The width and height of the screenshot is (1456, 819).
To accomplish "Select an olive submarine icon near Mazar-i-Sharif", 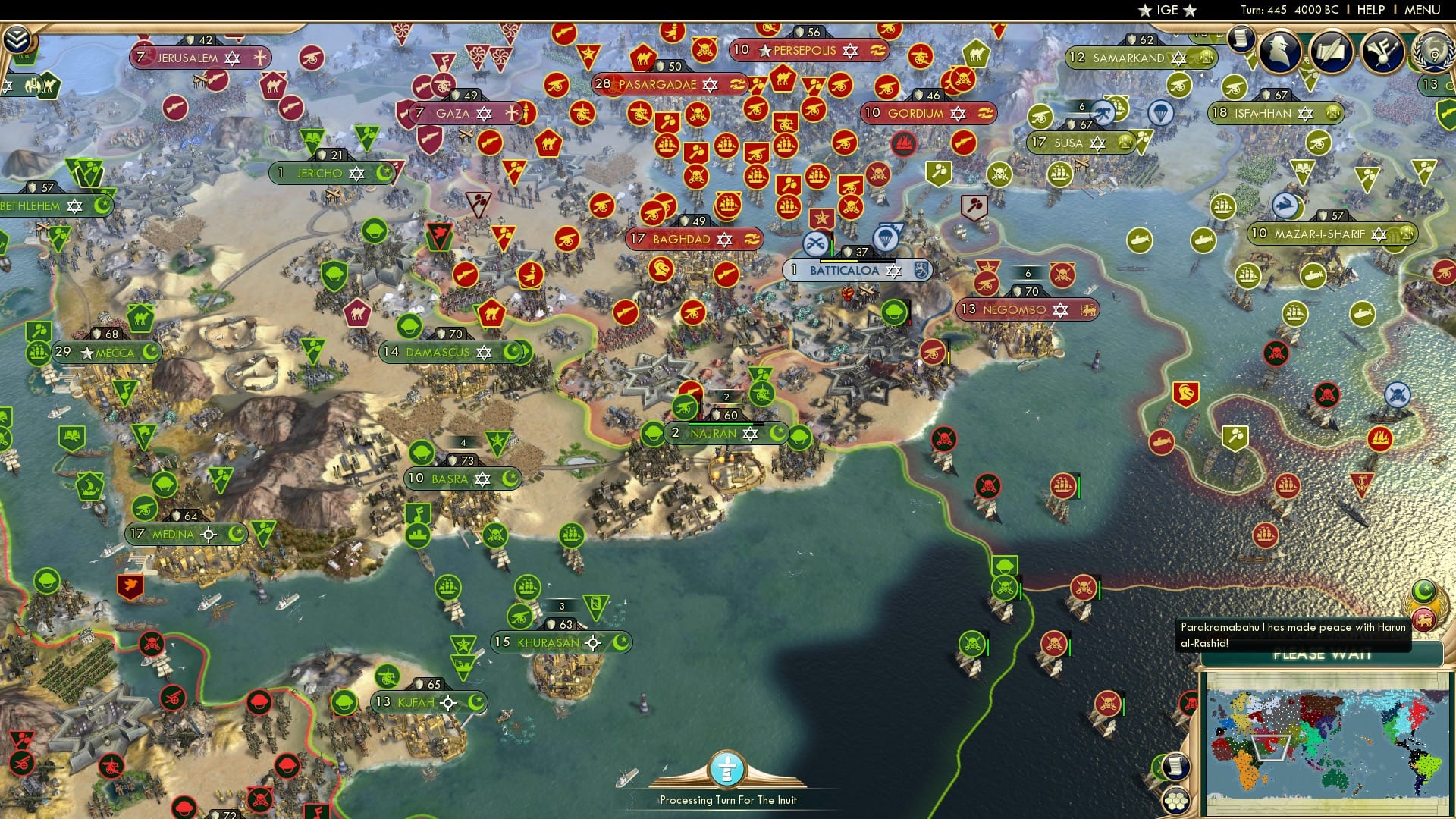I will coord(1313,275).
